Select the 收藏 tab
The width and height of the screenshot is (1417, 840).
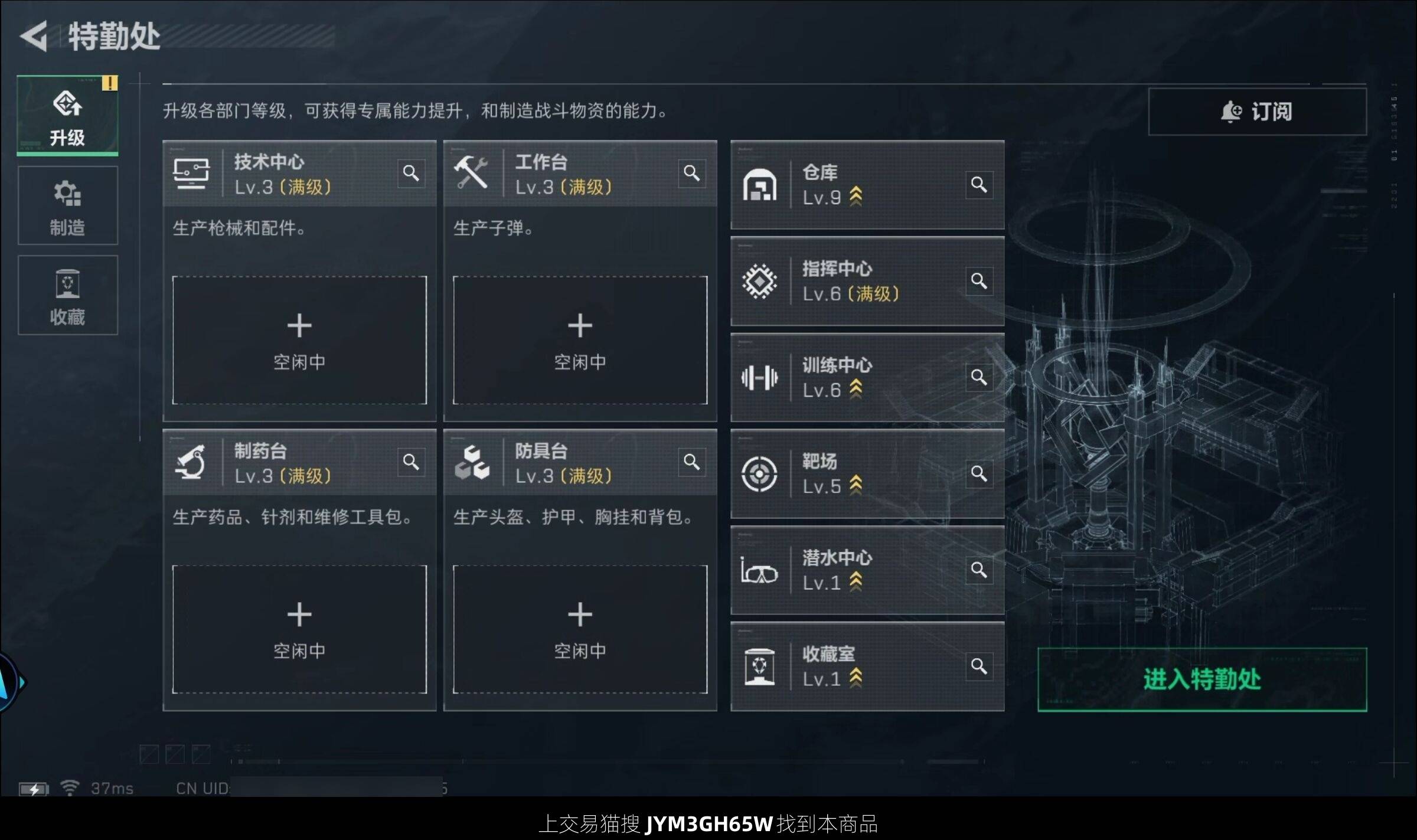67,296
